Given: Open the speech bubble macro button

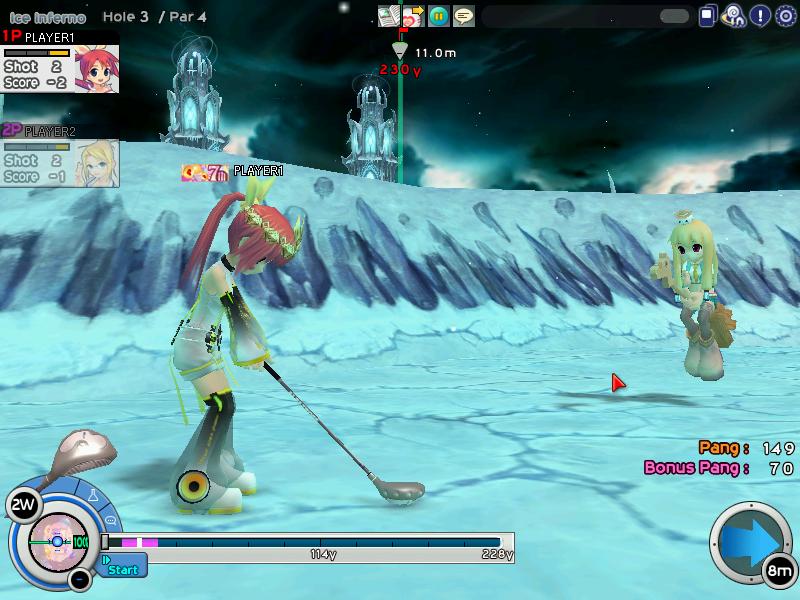Looking at the screenshot, I should tap(110, 521).
